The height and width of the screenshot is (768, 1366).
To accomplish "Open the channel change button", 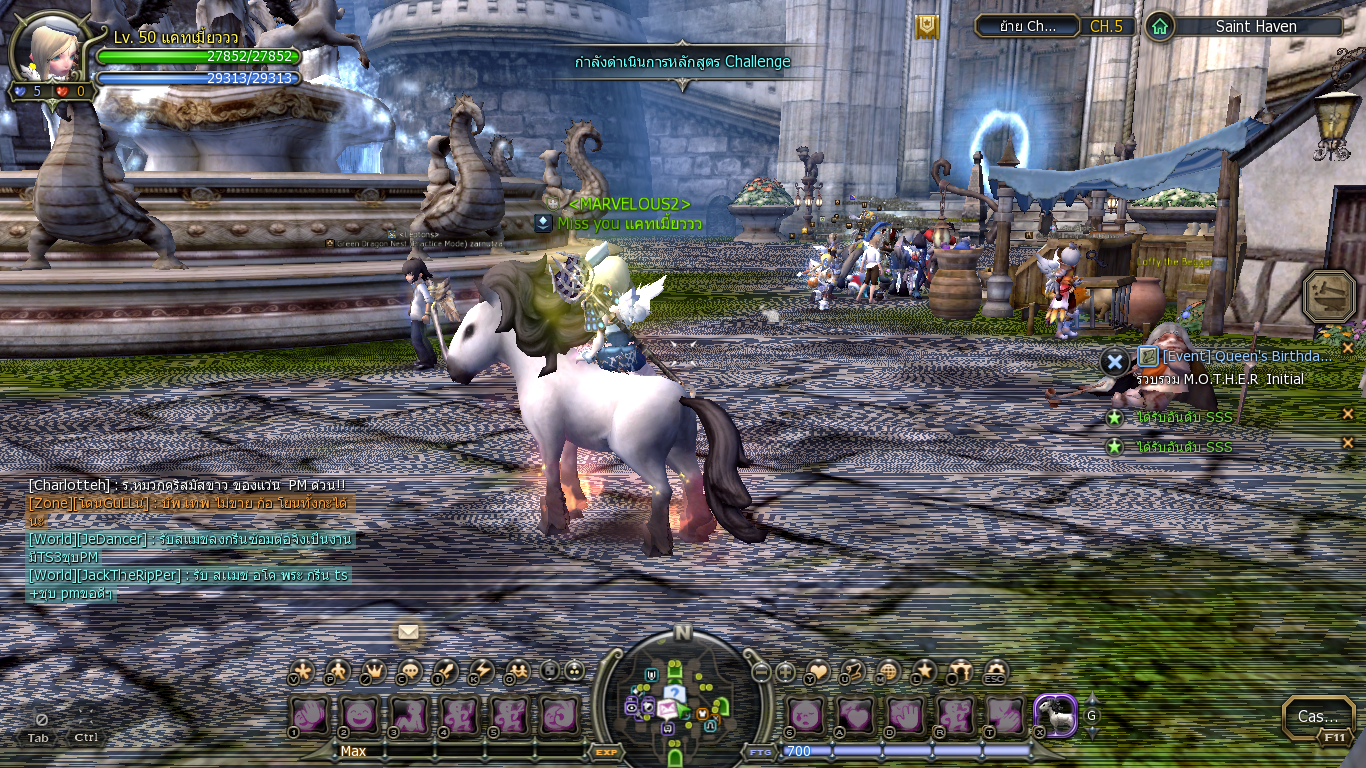I will tap(1027, 26).
